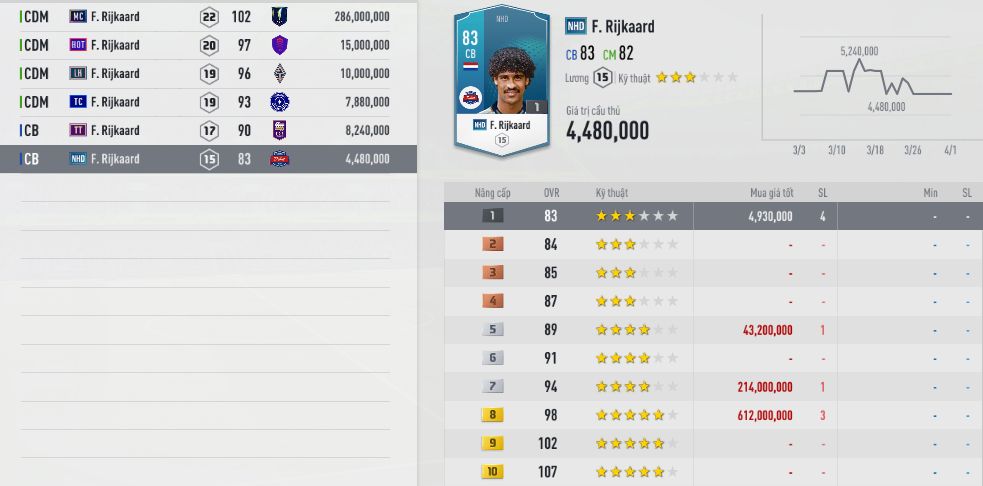
Task: Pick upgrade level 4 row
Action: tap(712, 301)
